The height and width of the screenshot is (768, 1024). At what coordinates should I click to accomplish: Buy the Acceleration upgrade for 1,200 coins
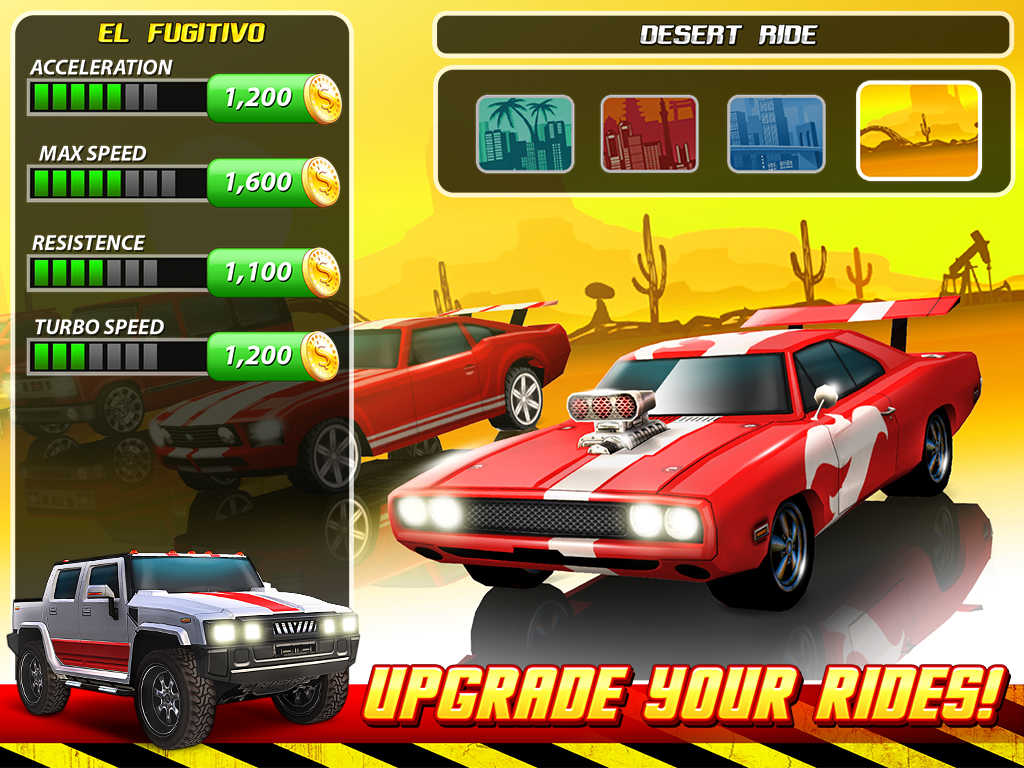273,98
